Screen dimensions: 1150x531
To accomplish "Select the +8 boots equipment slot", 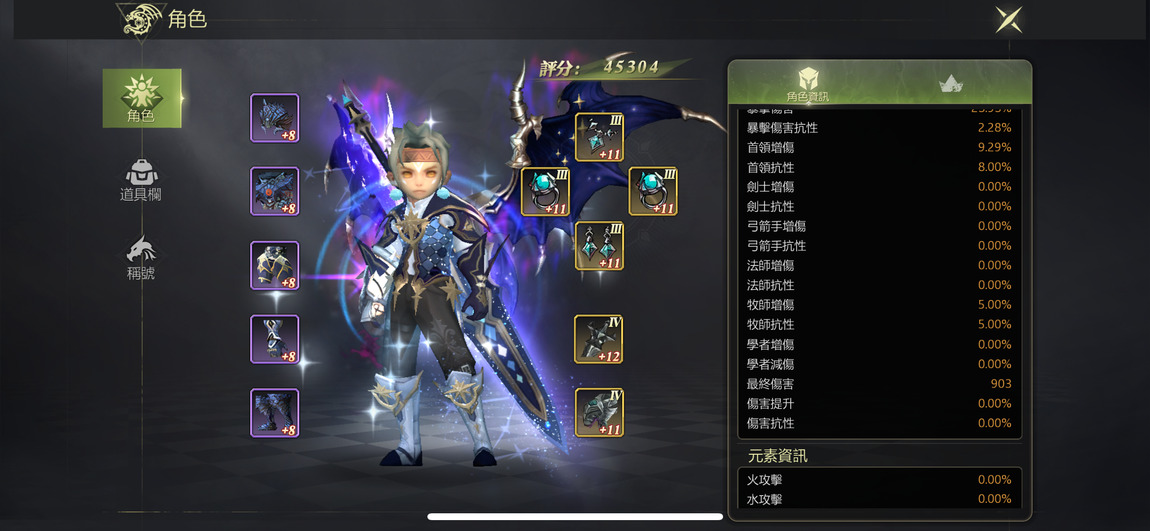I will pyautogui.click(x=274, y=413).
